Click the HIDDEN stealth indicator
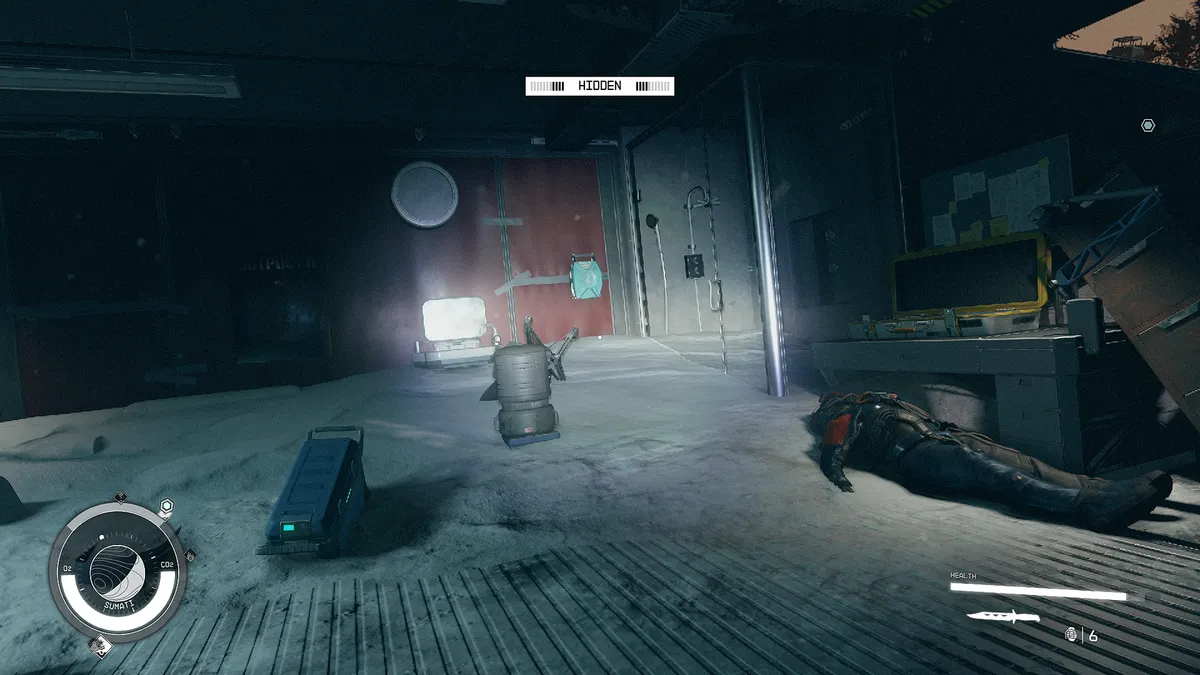This screenshot has width=1200, height=675. (x=600, y=86)
